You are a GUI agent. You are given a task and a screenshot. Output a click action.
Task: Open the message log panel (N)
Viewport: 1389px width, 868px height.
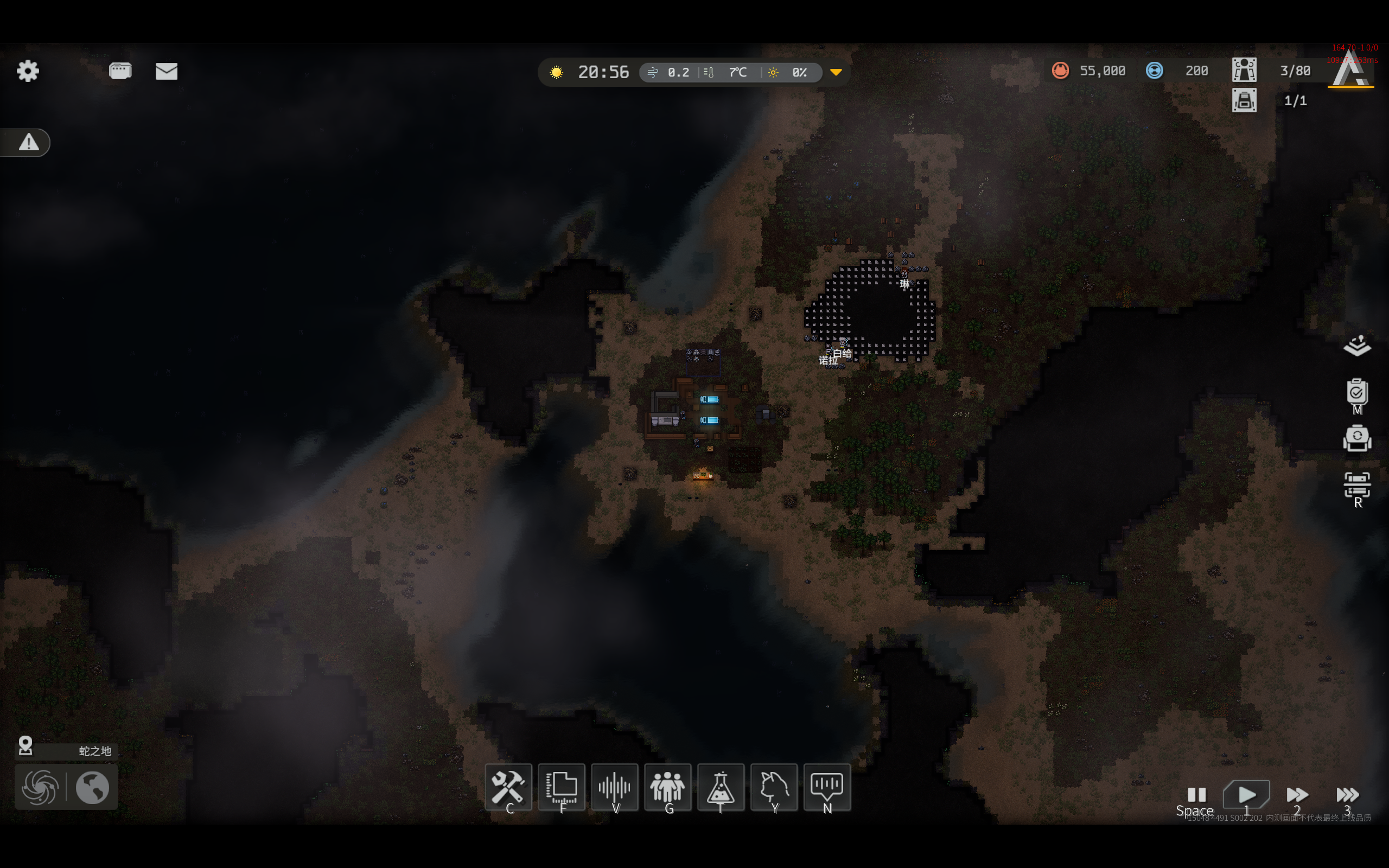827,787
